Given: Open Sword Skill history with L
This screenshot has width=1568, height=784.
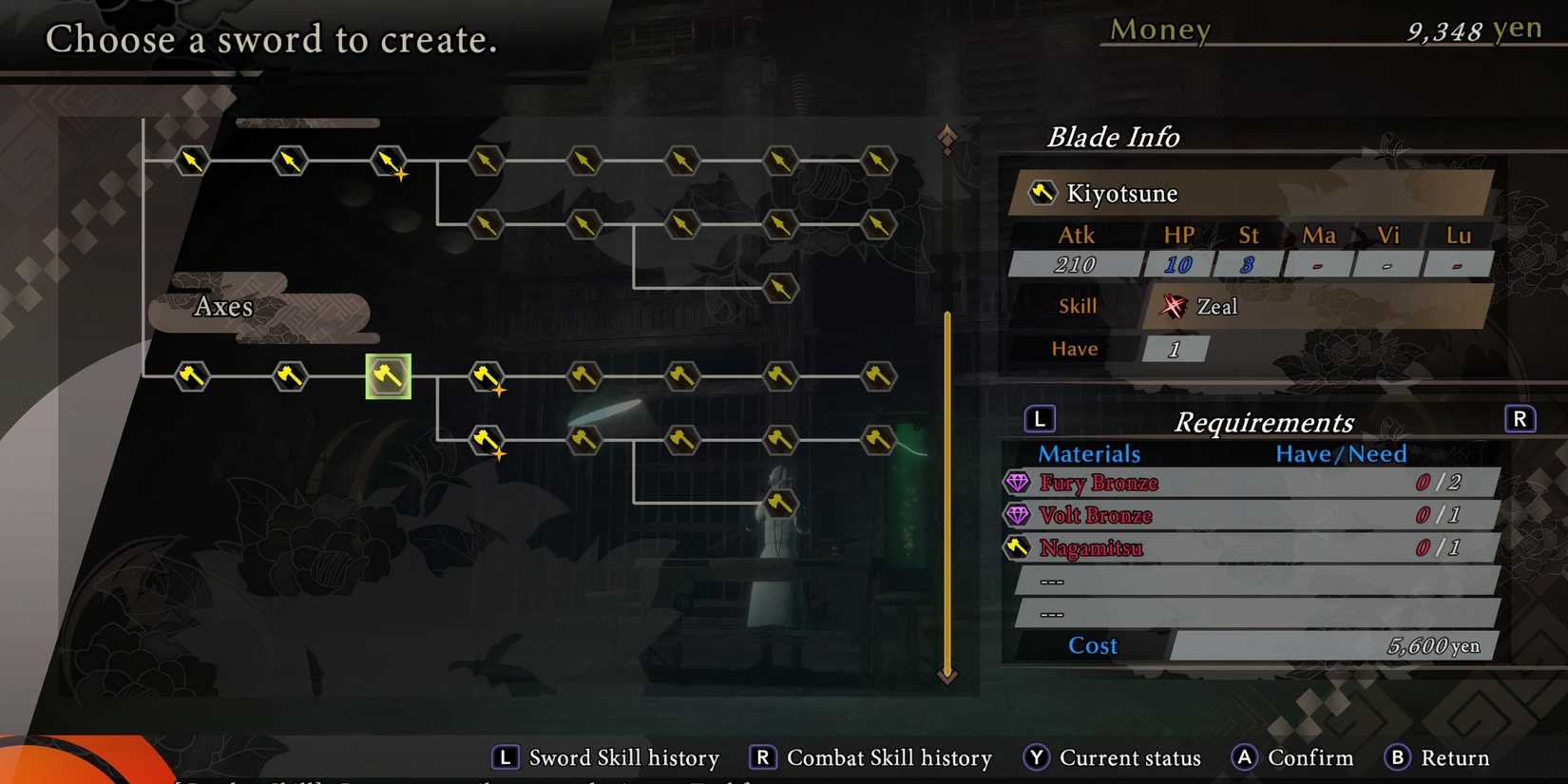Looking at the screenshot, I should point(507,757).
